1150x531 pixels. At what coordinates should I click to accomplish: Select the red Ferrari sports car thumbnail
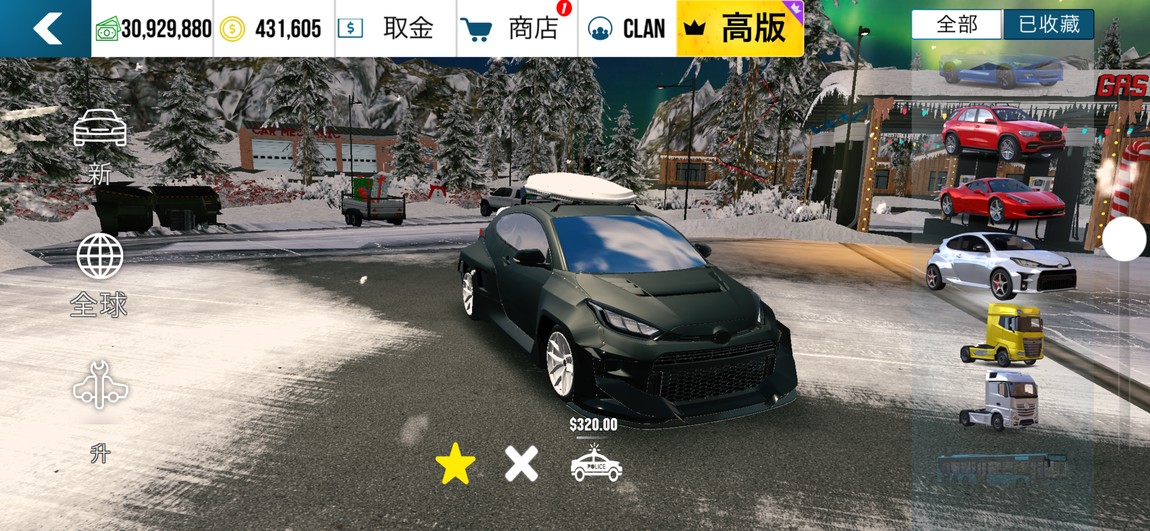[1002, 198]
